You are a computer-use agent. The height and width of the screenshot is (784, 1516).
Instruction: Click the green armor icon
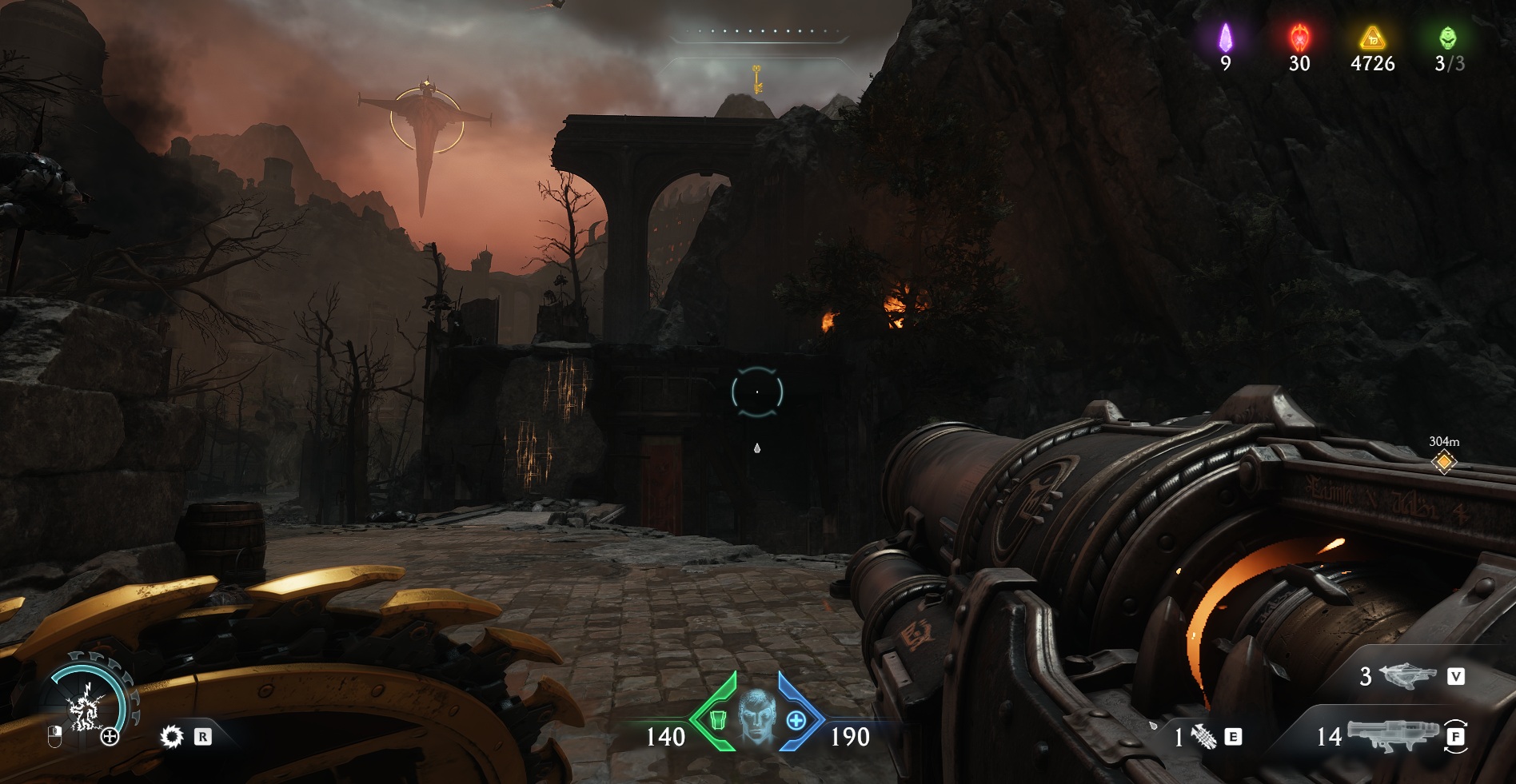(717, 721)
